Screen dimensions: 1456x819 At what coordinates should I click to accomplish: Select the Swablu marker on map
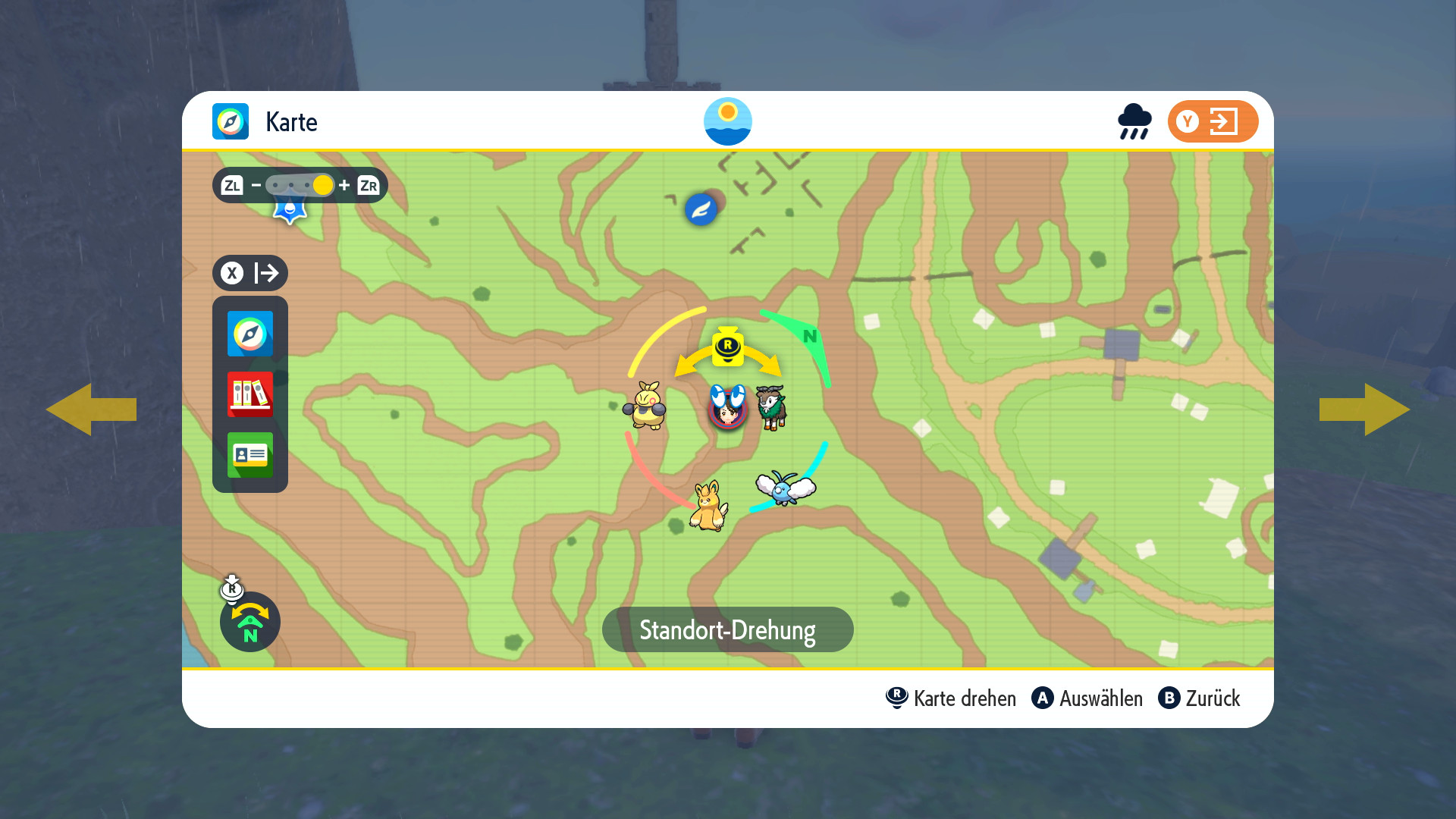pos(785,488)
